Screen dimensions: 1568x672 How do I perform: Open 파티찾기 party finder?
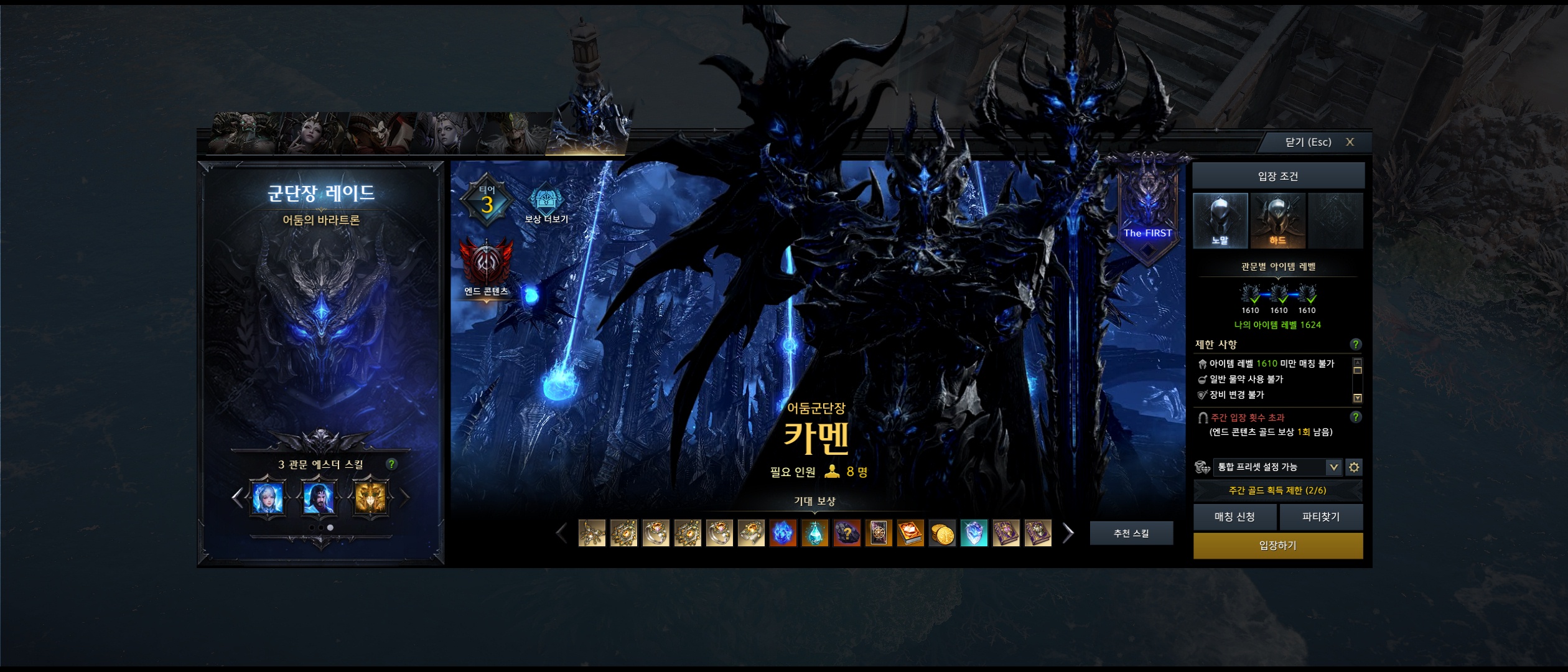coord(1320,517)
